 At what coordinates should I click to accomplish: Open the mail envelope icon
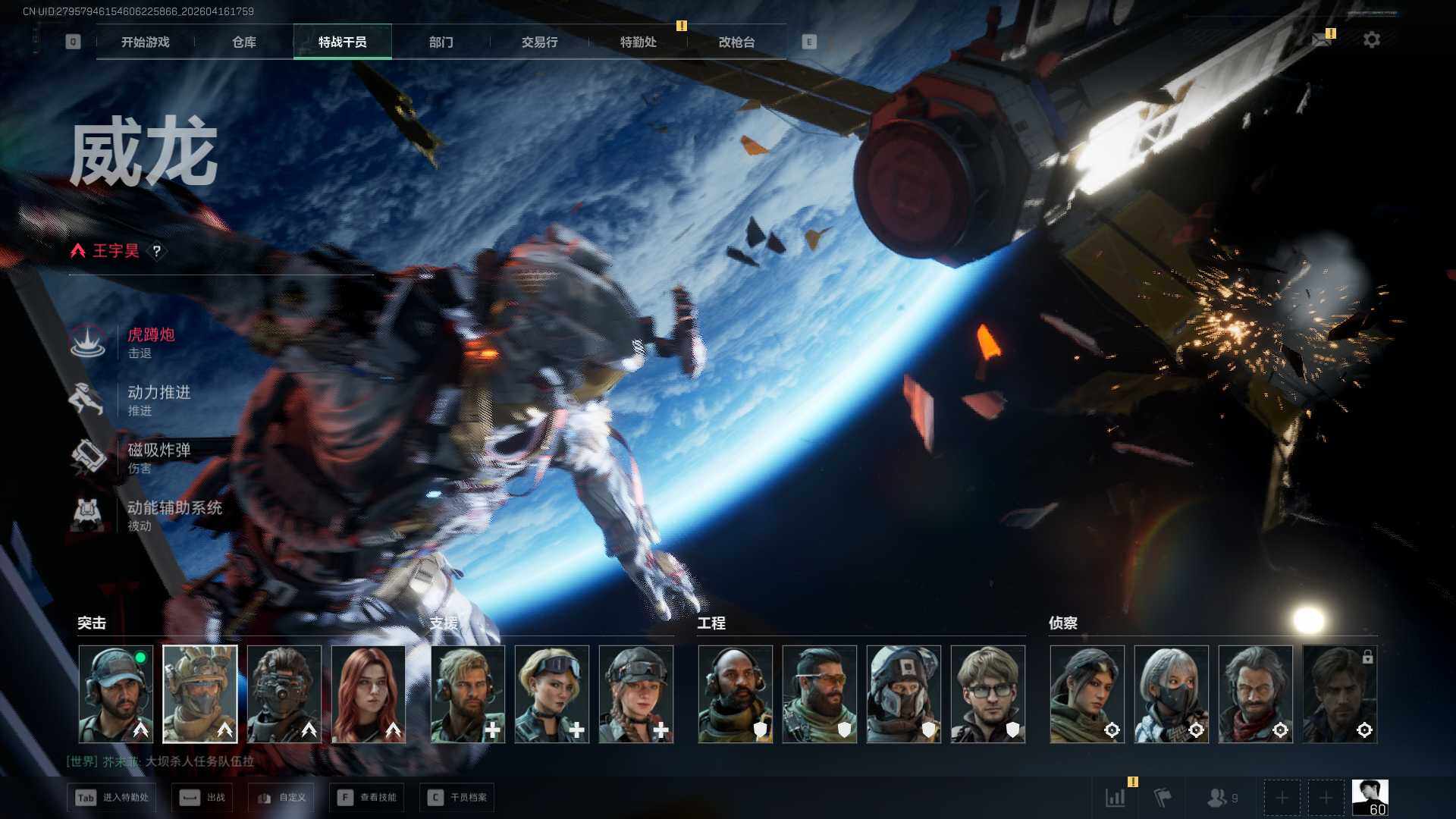pos(1321,40)
